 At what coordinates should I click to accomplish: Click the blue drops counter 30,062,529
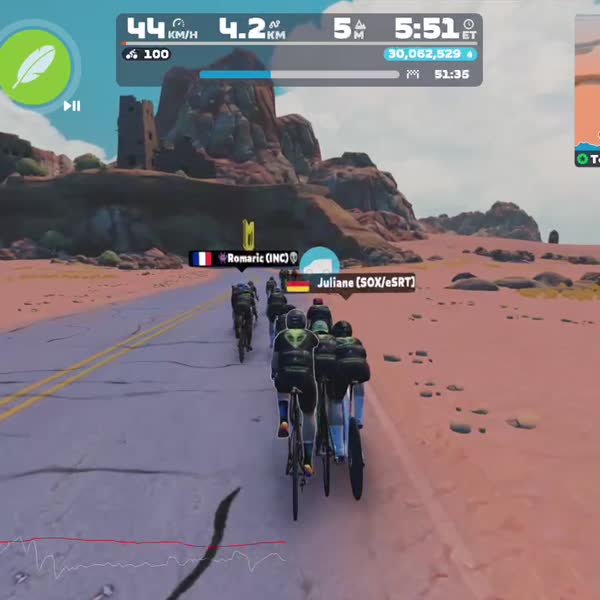[430, 54]
